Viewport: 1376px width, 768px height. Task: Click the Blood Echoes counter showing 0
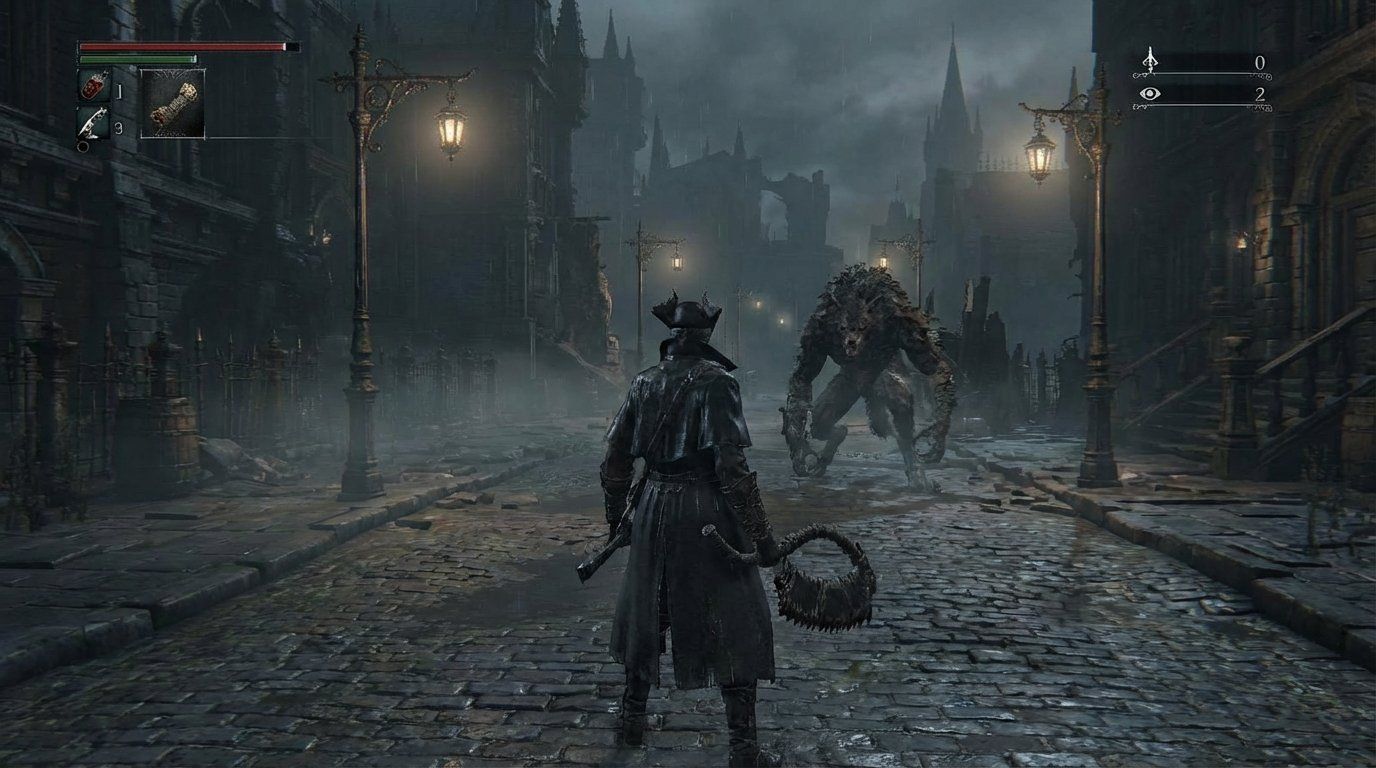click(1261, 61)
